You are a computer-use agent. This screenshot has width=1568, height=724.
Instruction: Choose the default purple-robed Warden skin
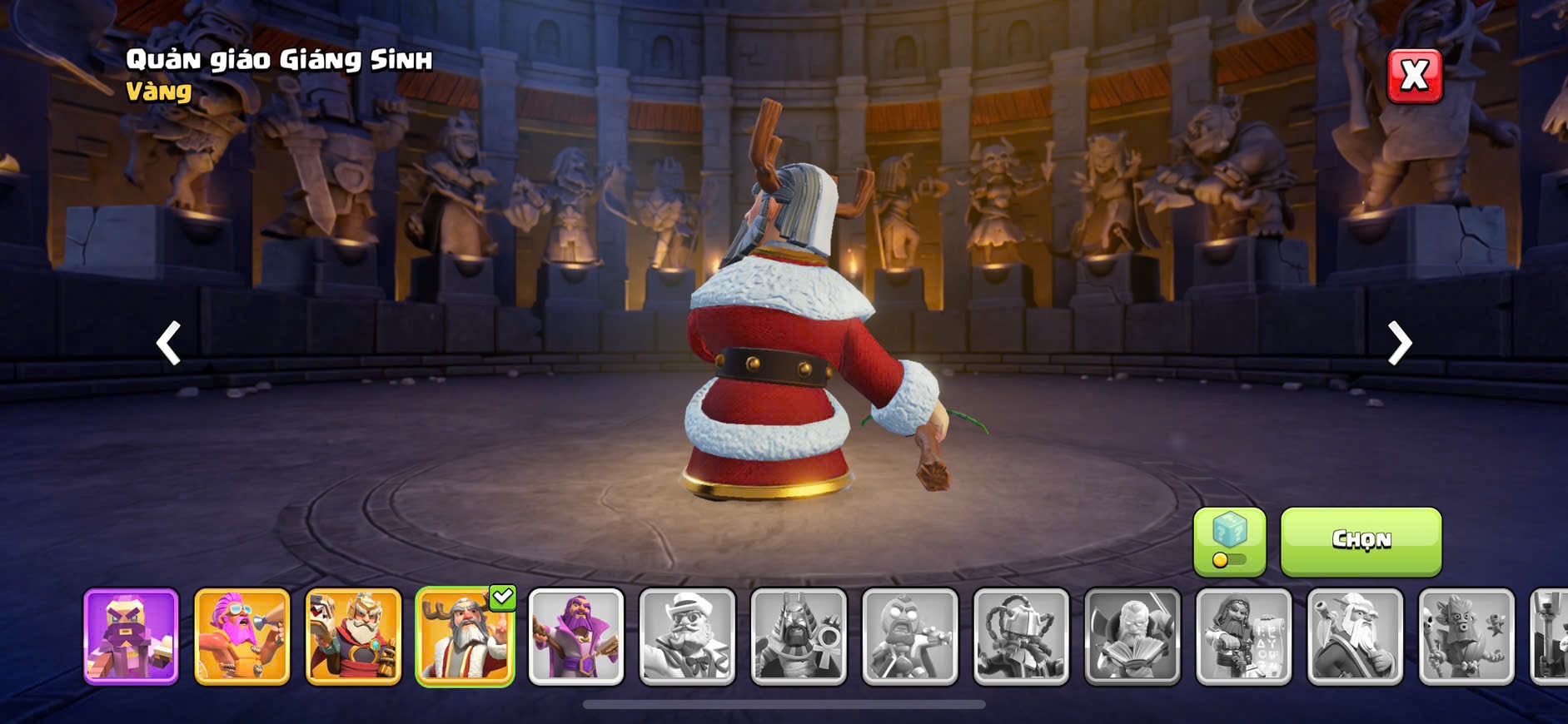(576, 637)
